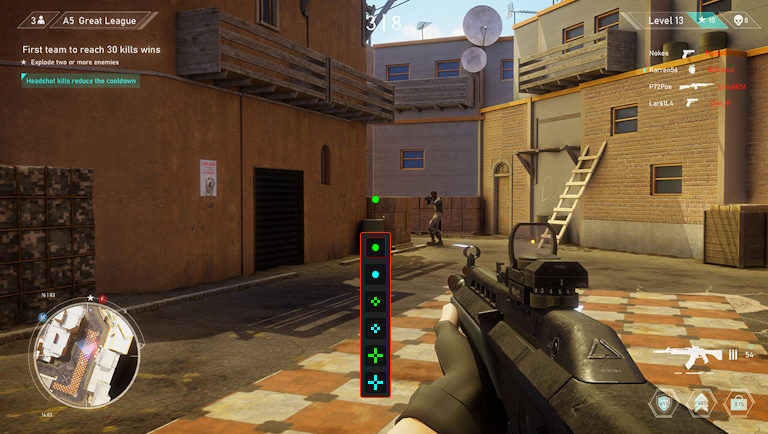The width and height of the screenshot is (768, 434).
Task: Select the green dot crosshair option
Action: [x=375, y=246]
